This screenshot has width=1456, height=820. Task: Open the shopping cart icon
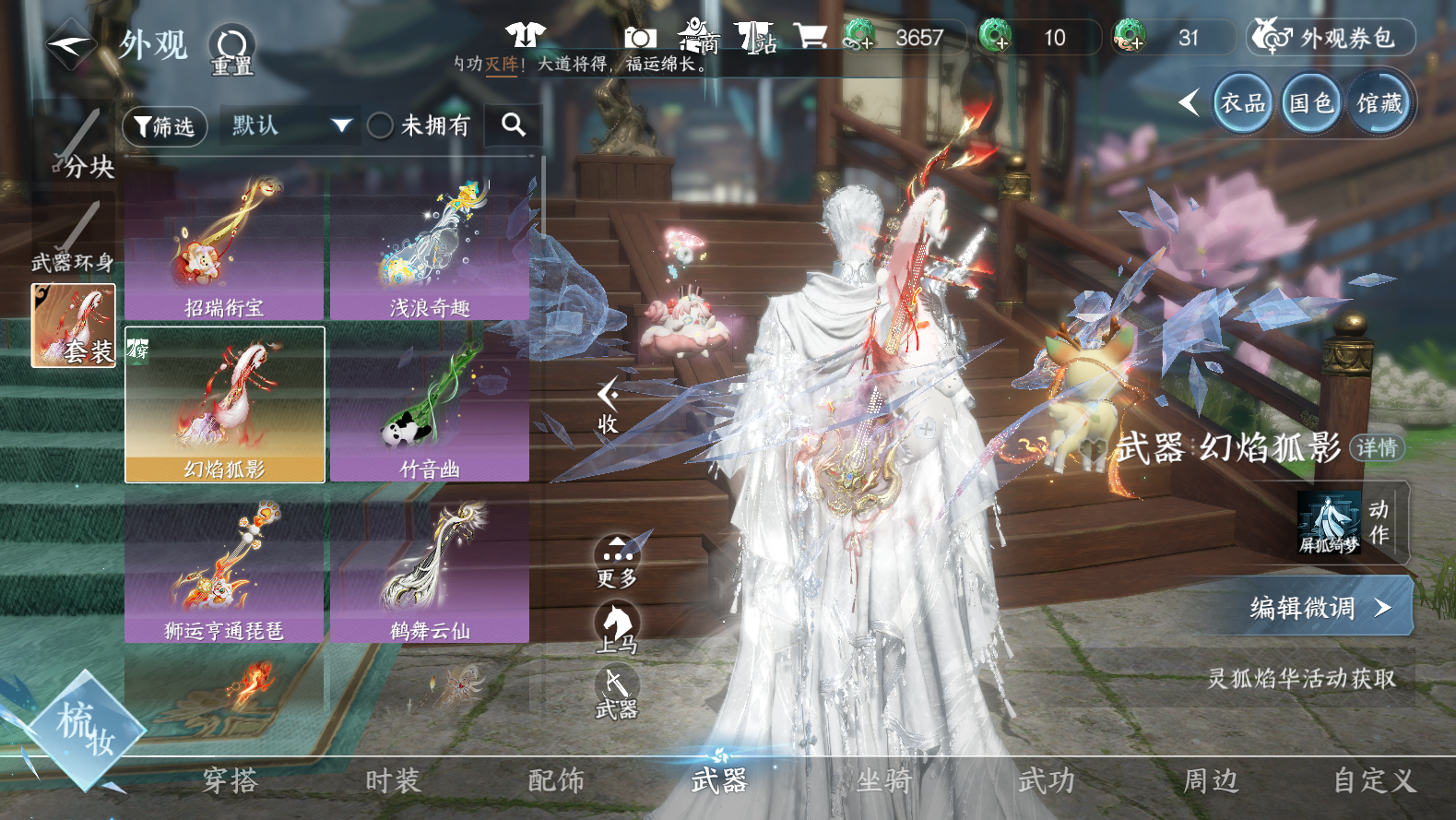tap(810, 37)
